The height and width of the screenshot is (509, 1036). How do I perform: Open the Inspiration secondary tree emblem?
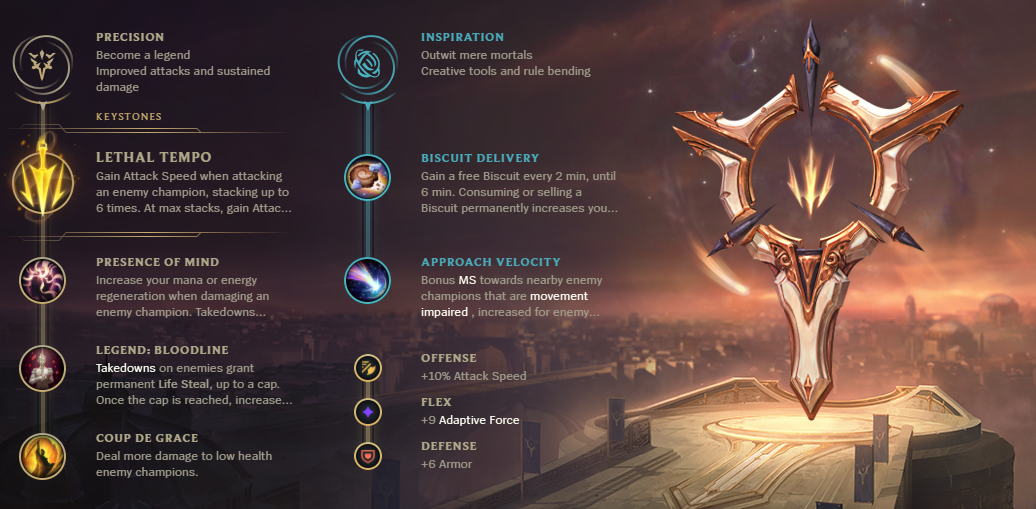click(x=367, y=61)
